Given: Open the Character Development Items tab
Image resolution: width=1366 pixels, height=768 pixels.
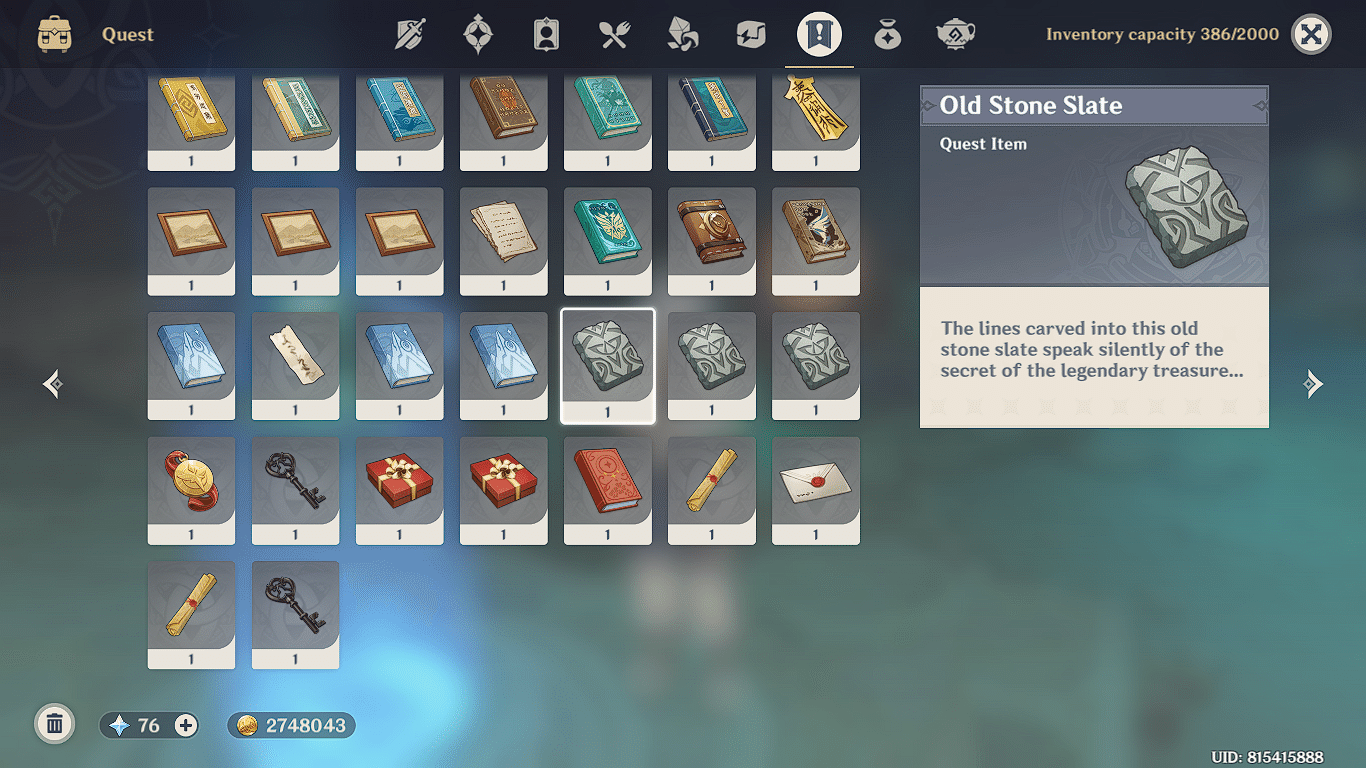Looking at the screenshot, I should pos(546,33).
